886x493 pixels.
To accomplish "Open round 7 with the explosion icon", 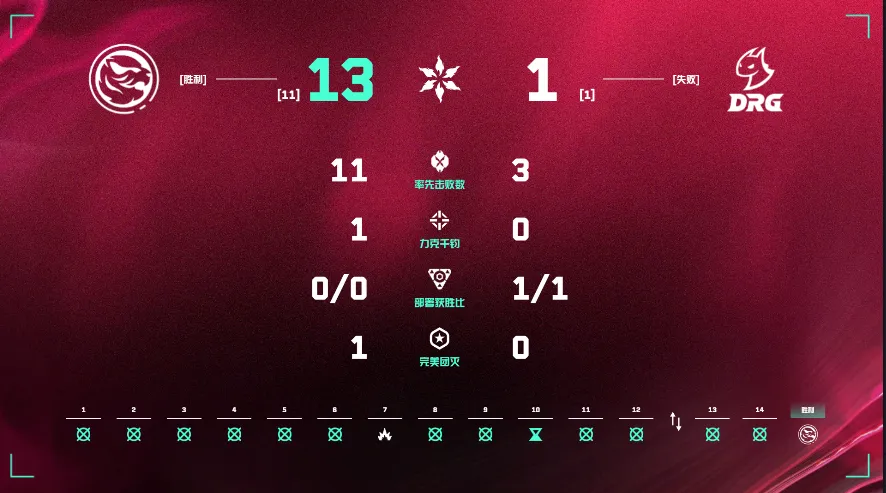I will pyautogui.click(x=384, y=434).
